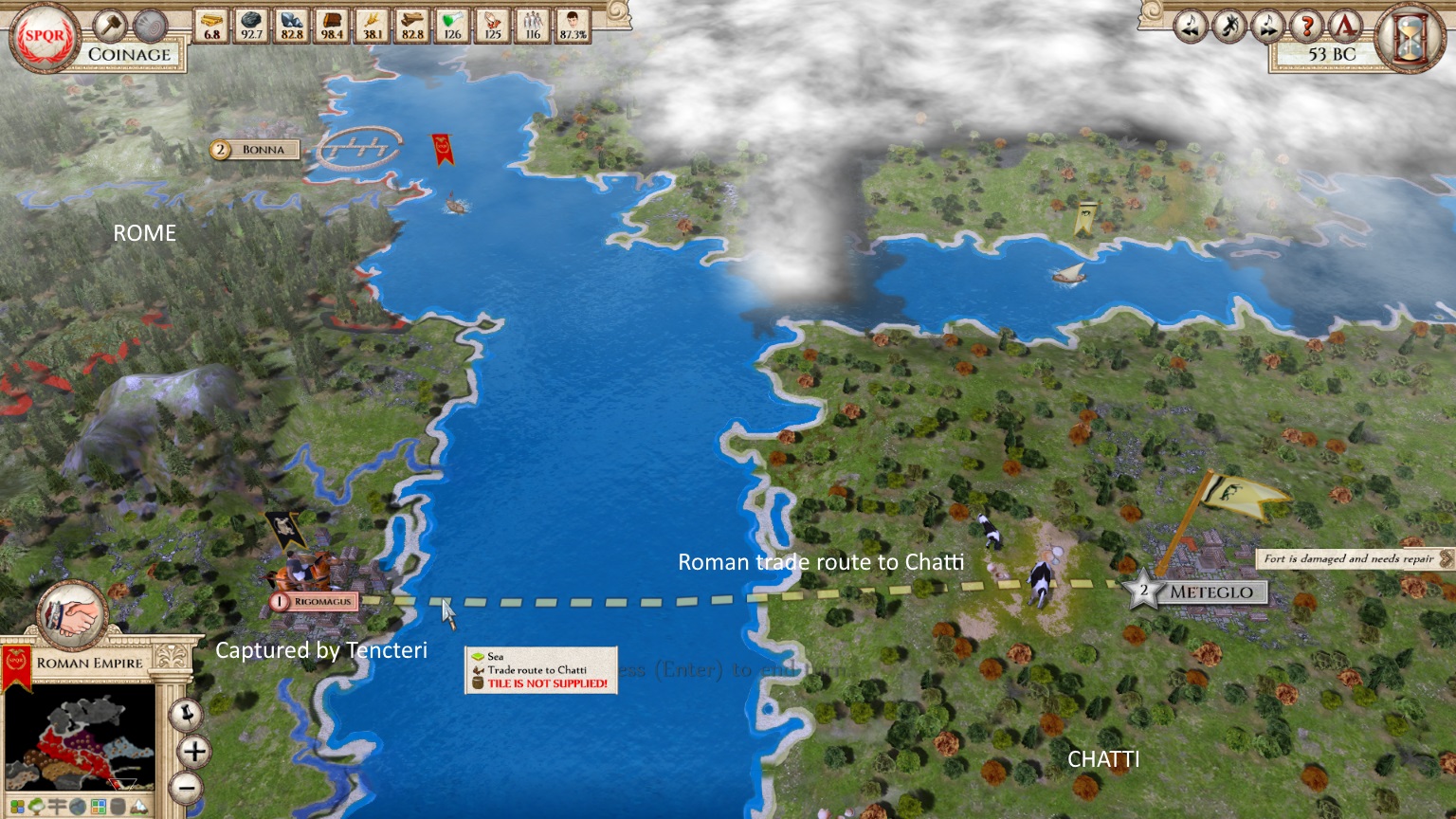Click the red A menu icon
Image resolution: width=1456 pixels, height=819 pixels.
tap(1347, 26)
